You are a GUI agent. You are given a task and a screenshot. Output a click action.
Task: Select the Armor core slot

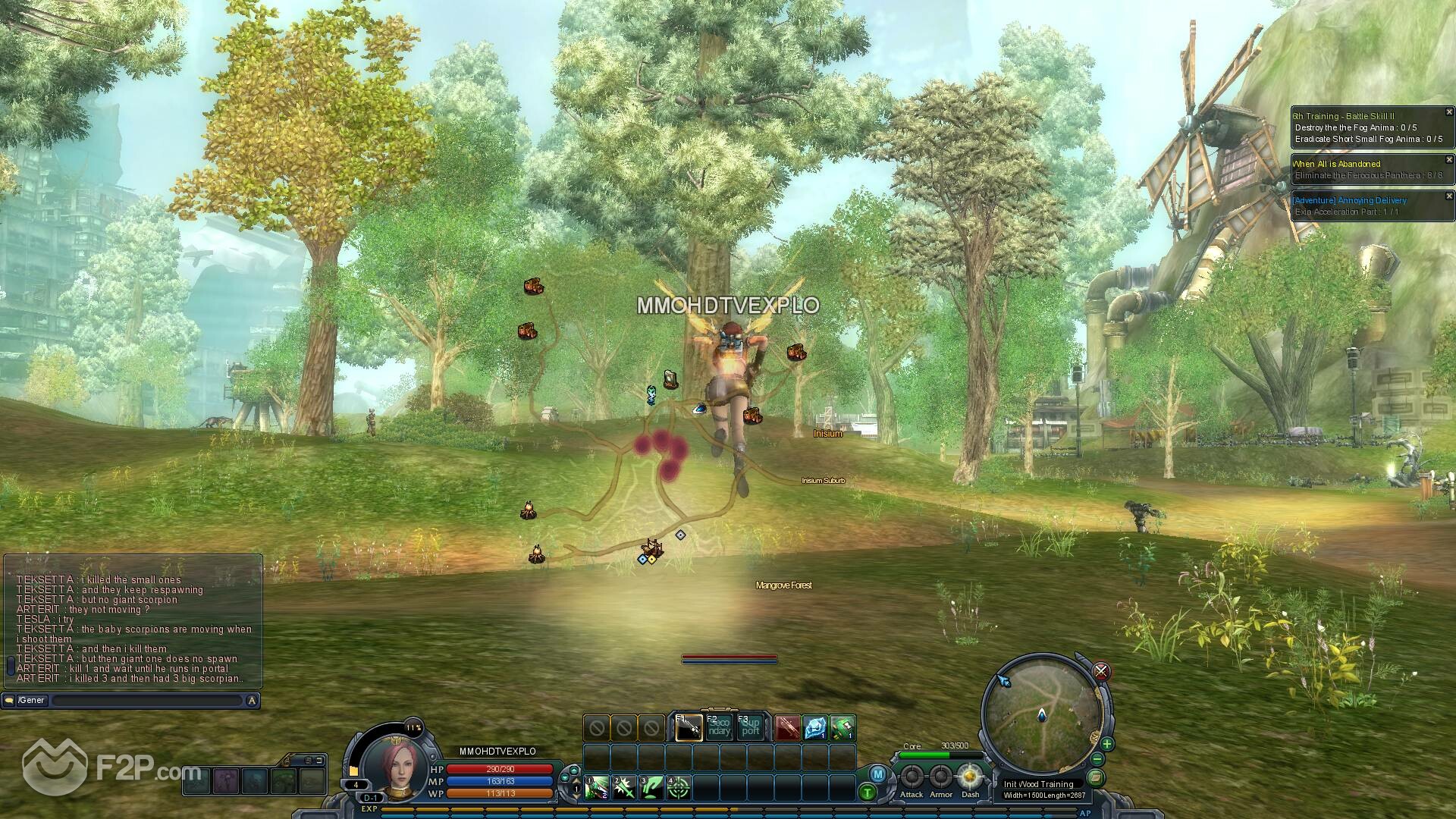pyautogui.click(x=941, y=777)
